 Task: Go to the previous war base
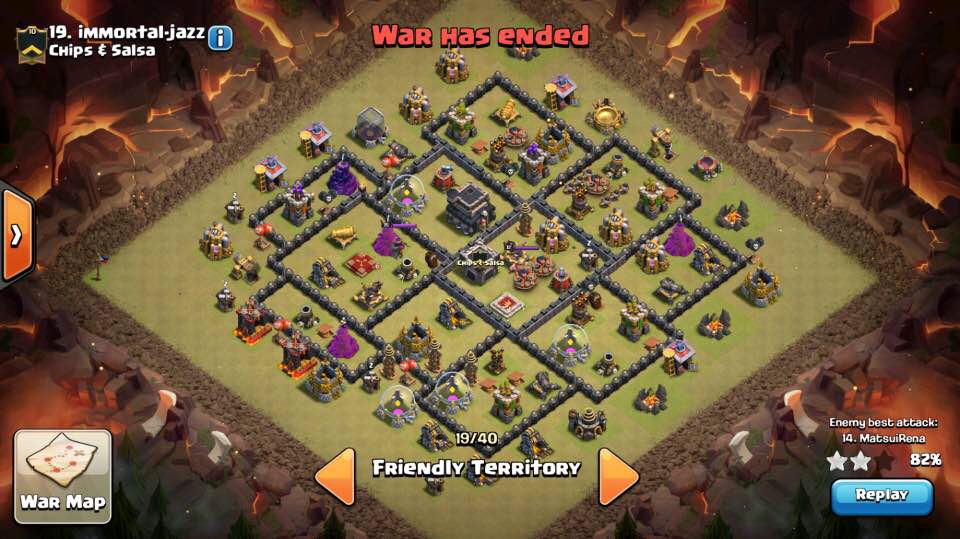pyautogui.click(x=336, y=476)
